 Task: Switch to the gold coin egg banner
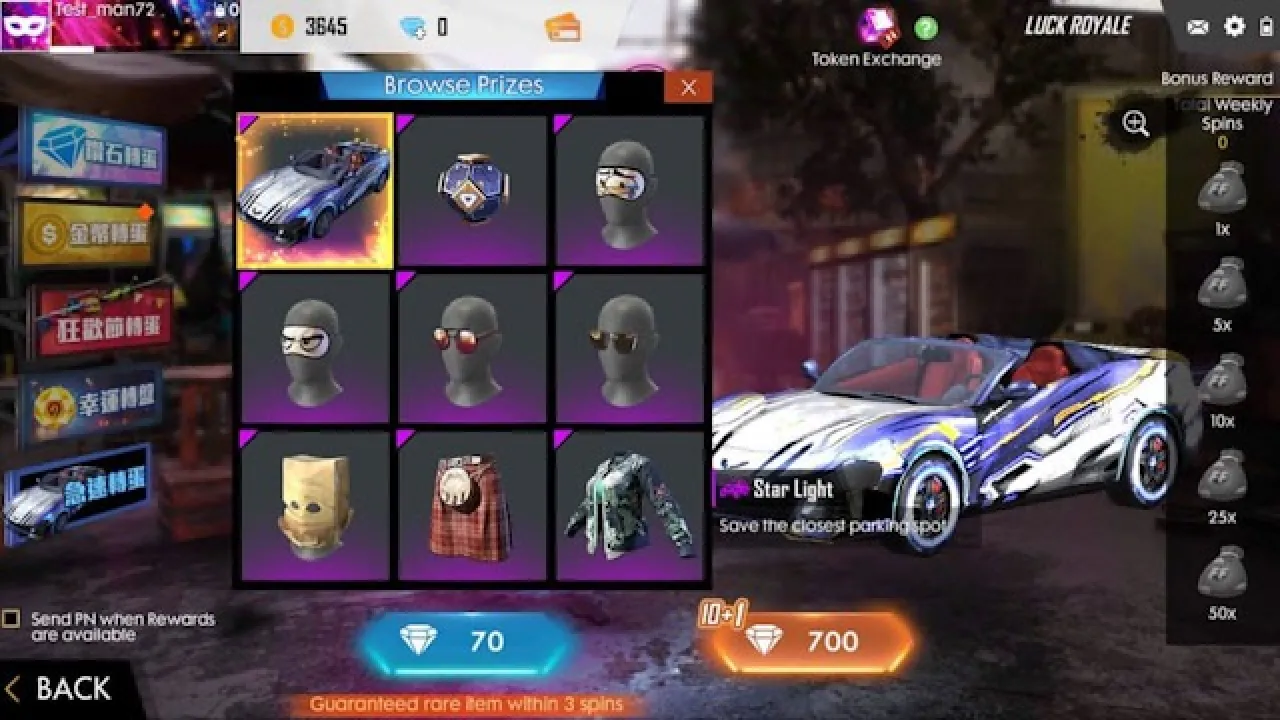point(88,235)
